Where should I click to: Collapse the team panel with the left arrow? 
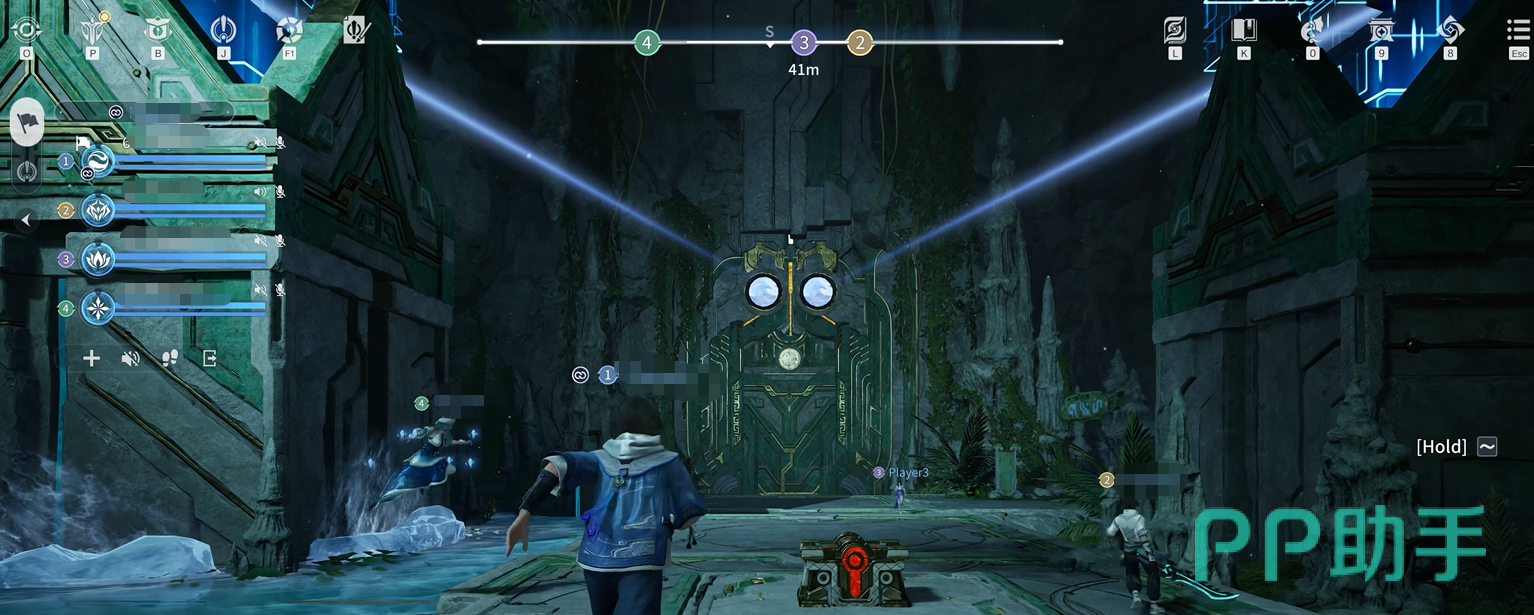point(26,220)
